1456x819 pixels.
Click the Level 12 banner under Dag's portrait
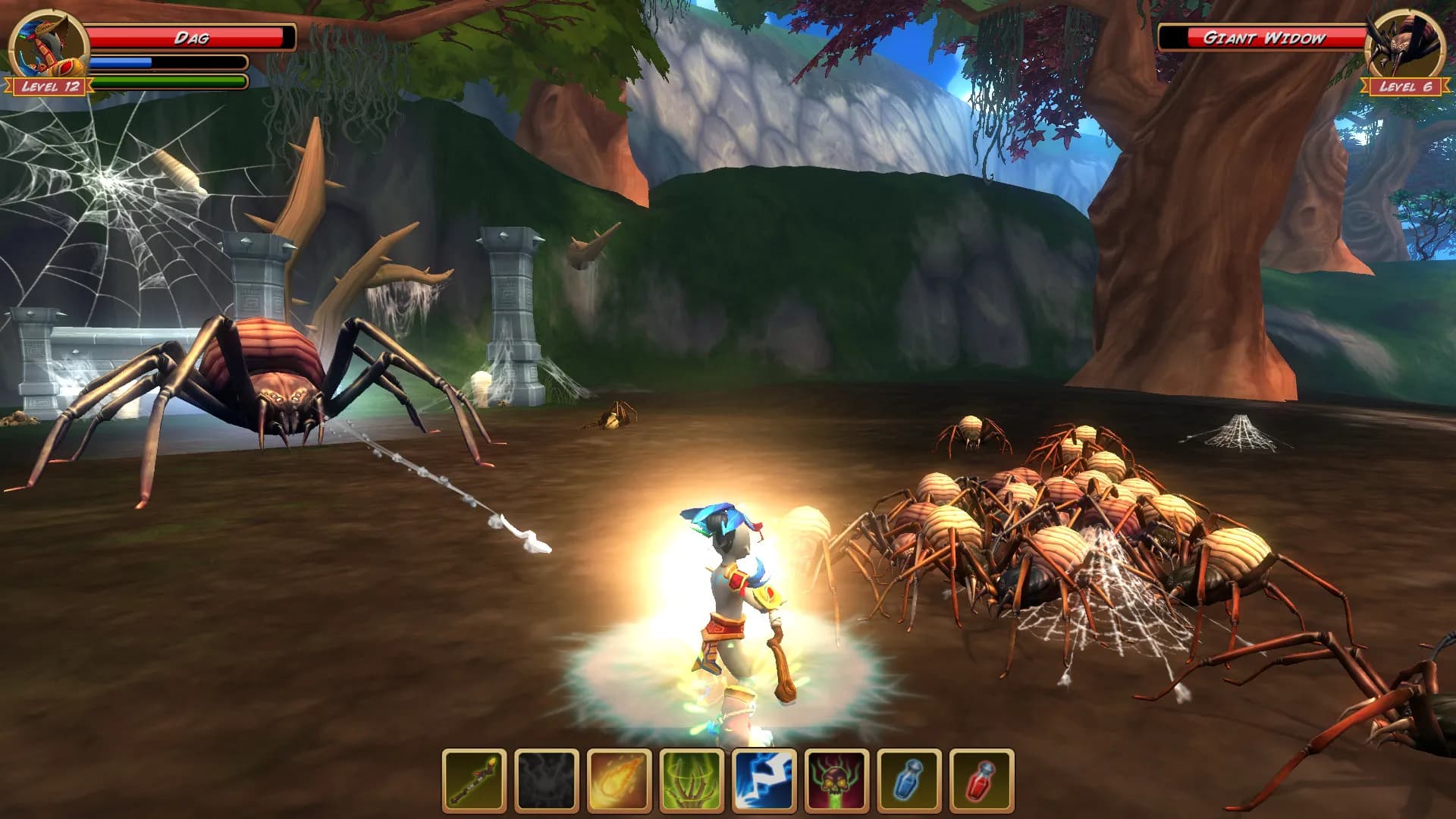coord(47,86)
